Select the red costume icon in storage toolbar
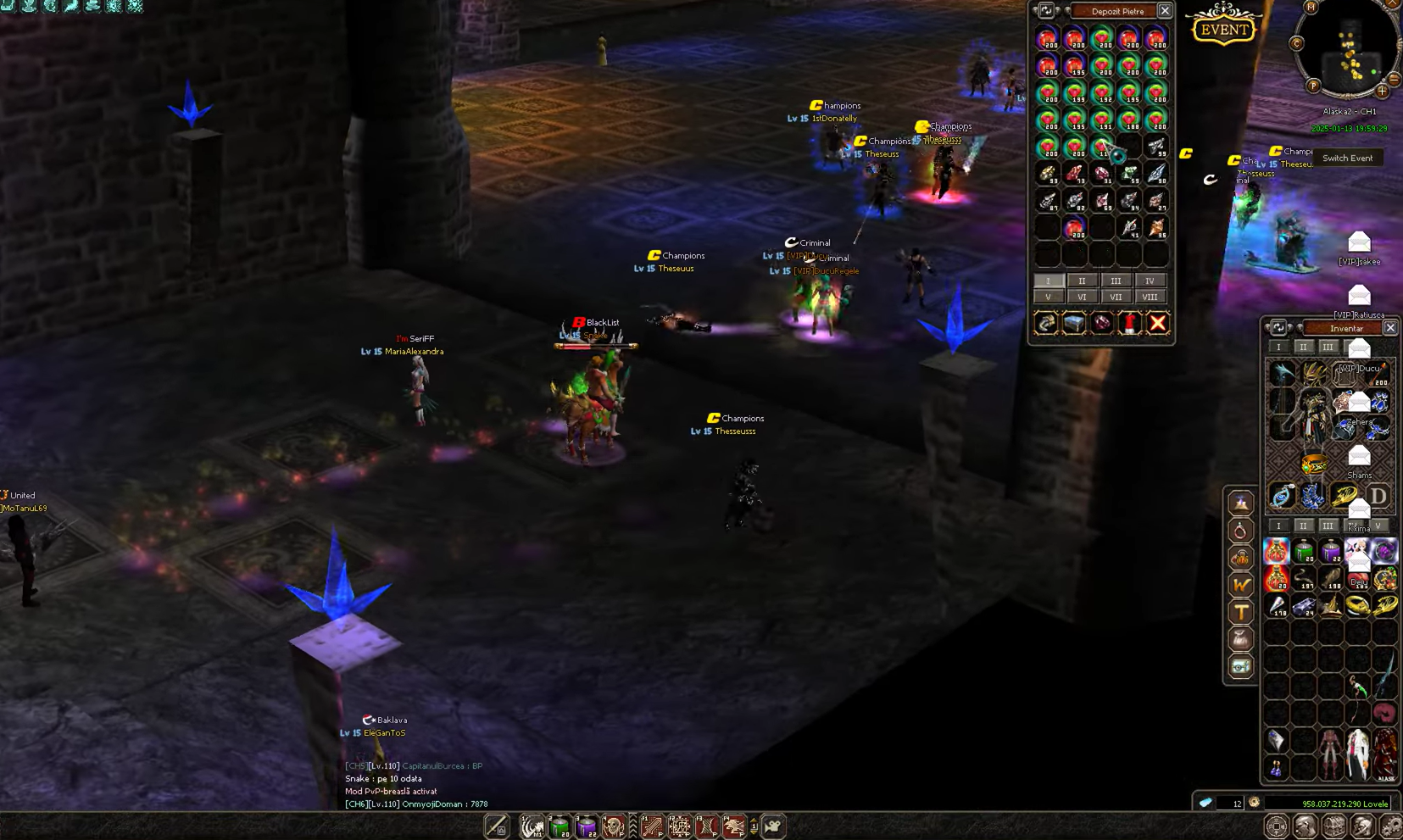 click(x=1129, y=323)
